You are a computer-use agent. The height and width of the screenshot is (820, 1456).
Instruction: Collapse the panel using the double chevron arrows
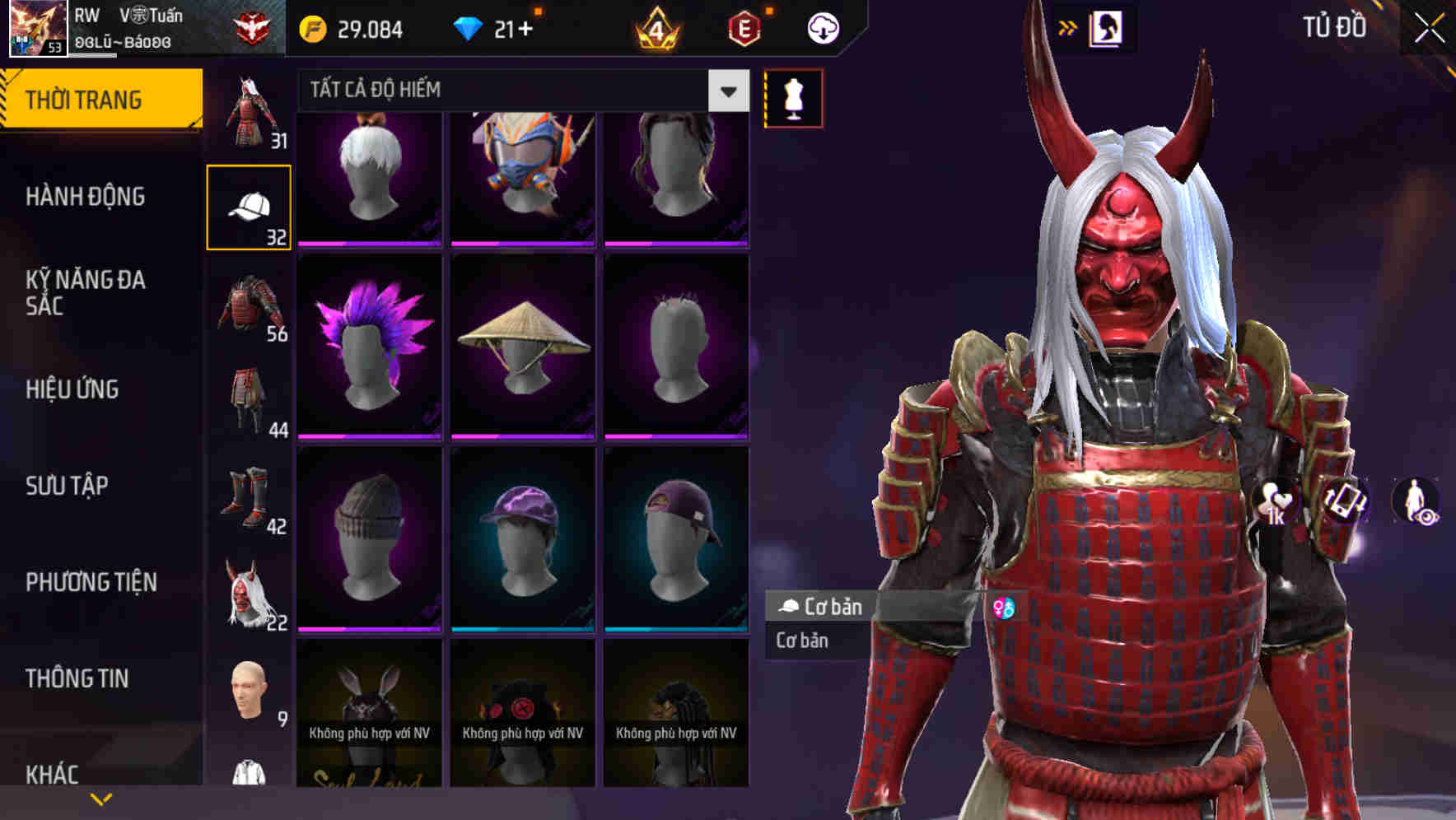[x=1068, y=27]
